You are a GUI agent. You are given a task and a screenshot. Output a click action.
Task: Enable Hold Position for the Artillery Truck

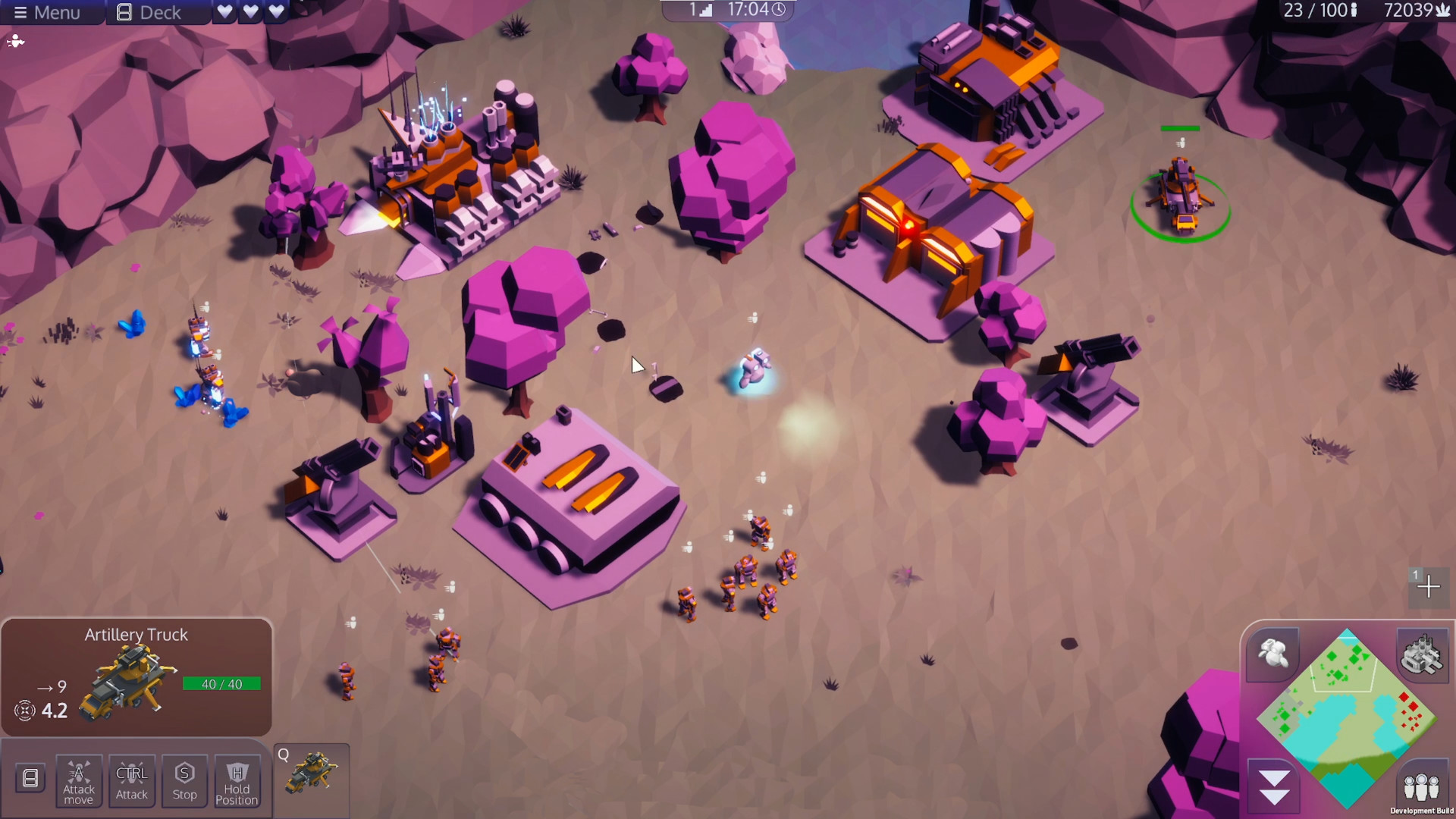[237, 781]
